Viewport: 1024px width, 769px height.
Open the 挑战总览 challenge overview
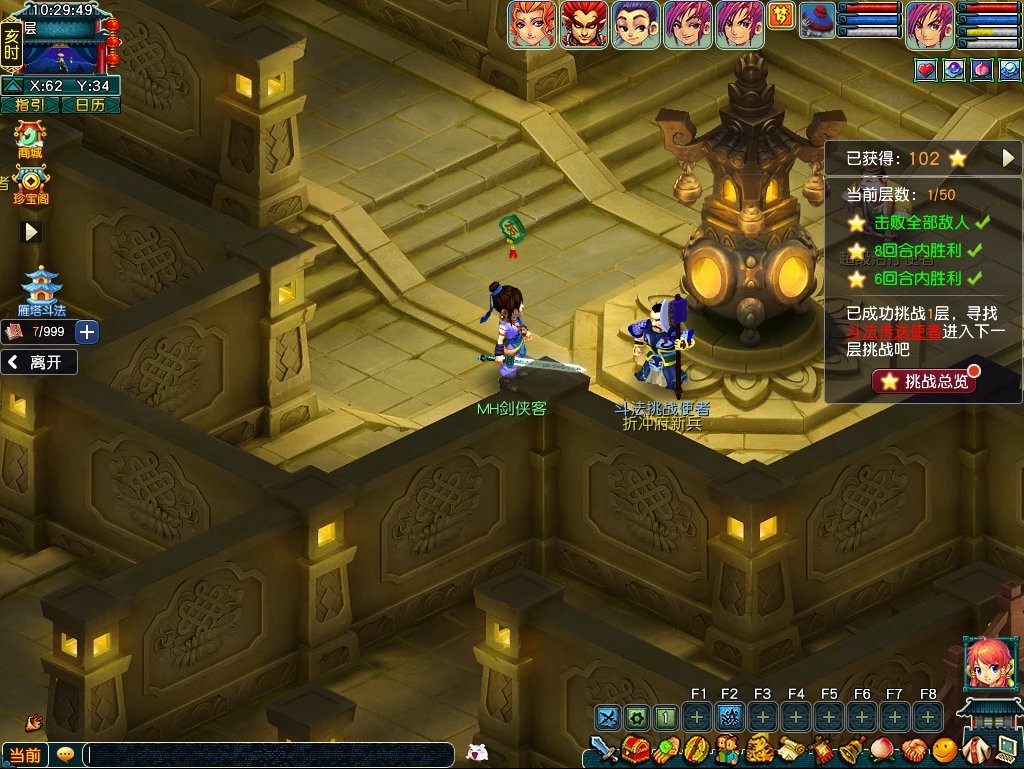coord(923,381)
